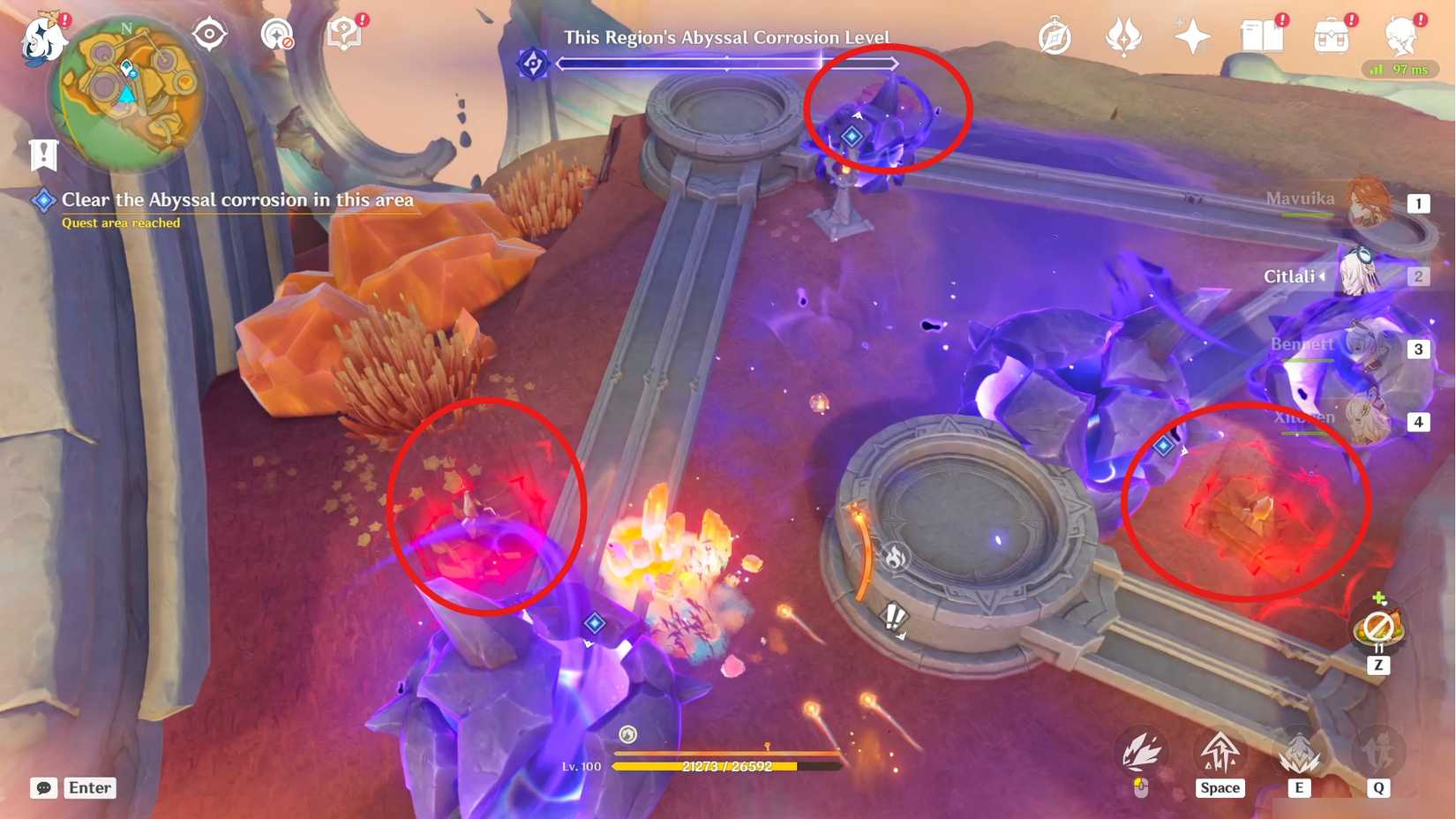Open the Battle Pass star icon

(1191, 35)
